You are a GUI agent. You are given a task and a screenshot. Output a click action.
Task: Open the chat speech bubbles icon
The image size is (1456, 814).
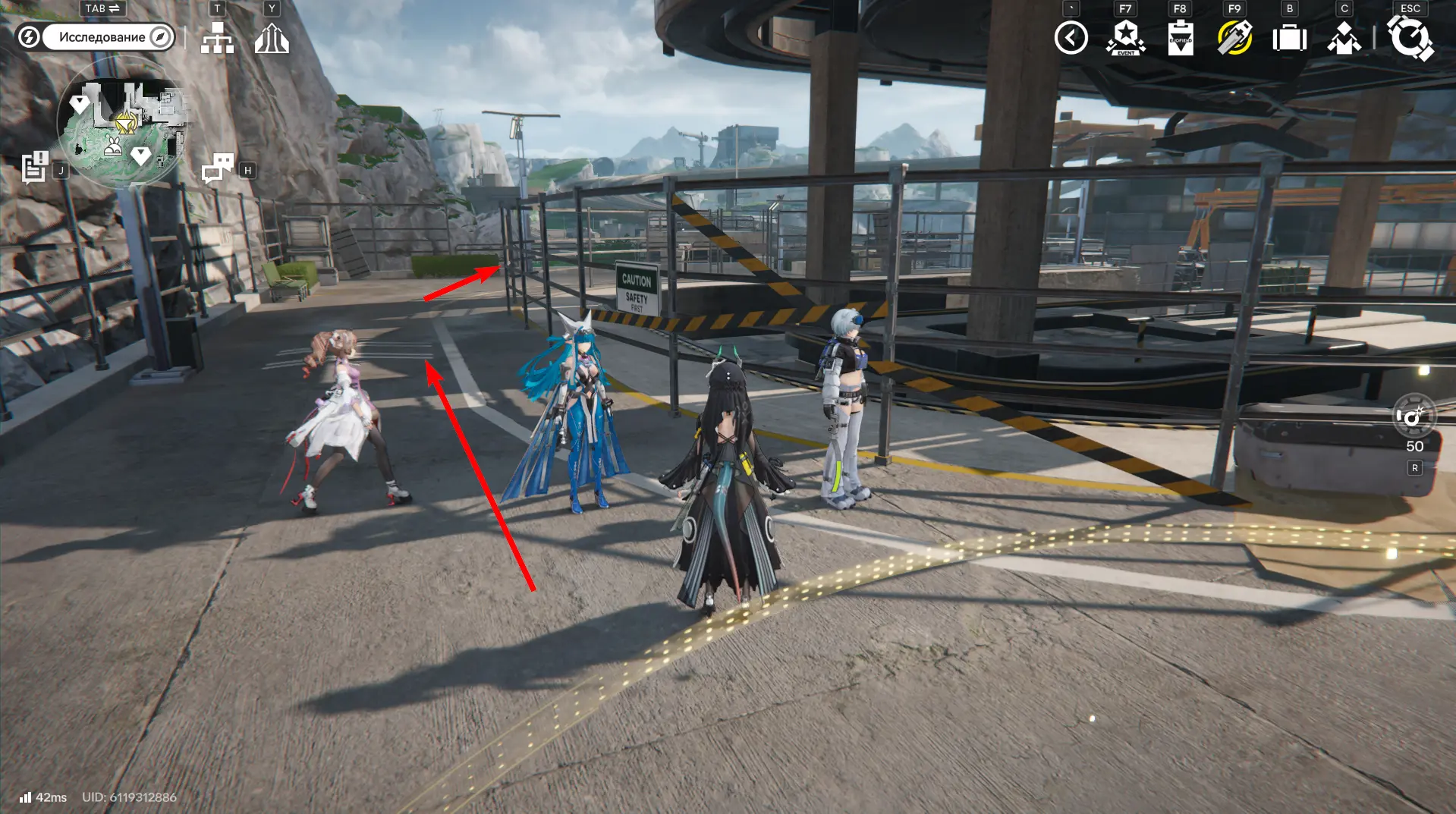click(218, 168)
